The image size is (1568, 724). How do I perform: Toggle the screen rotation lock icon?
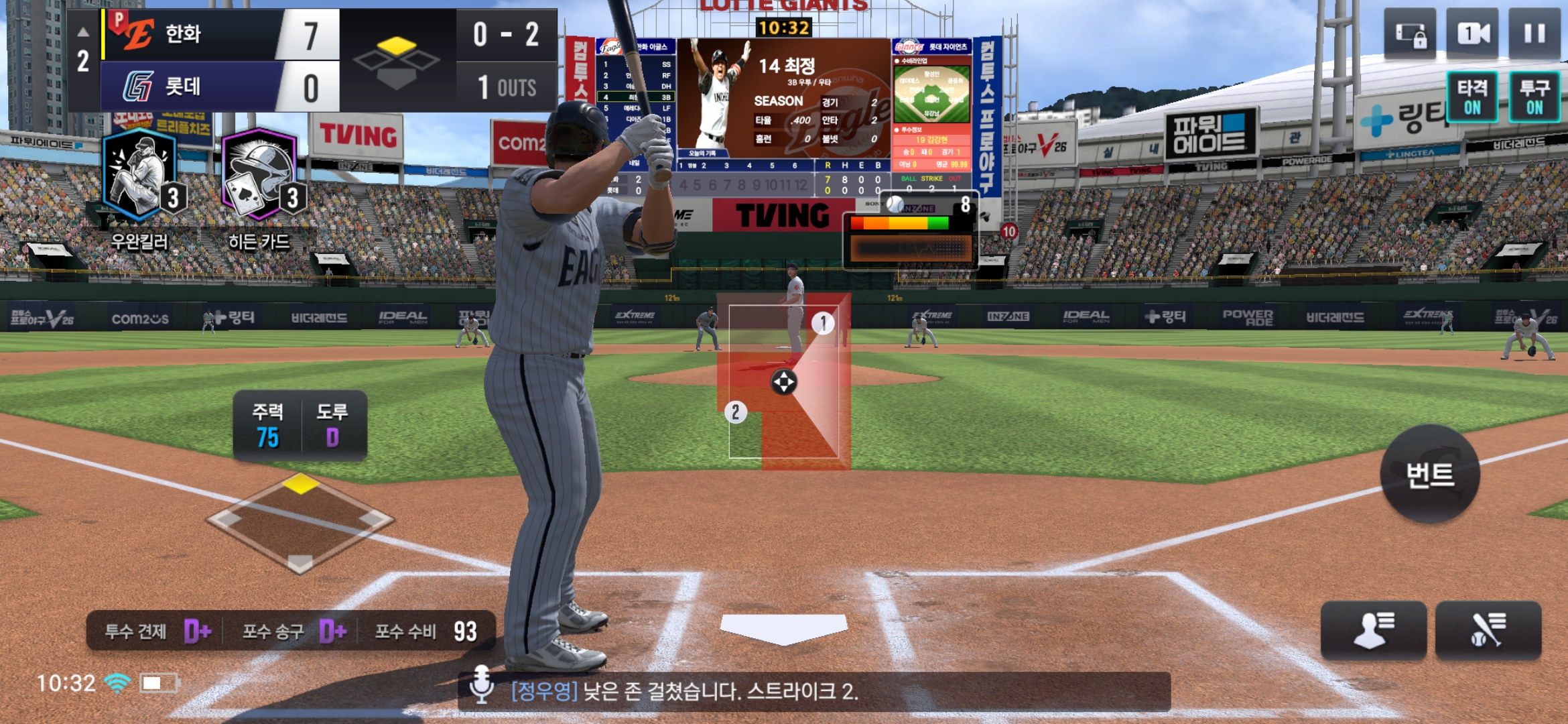1410,35
